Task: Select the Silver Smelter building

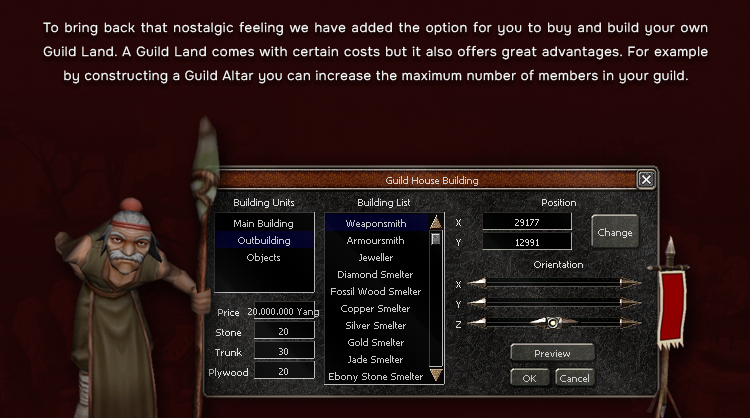Action: [375, 325]
